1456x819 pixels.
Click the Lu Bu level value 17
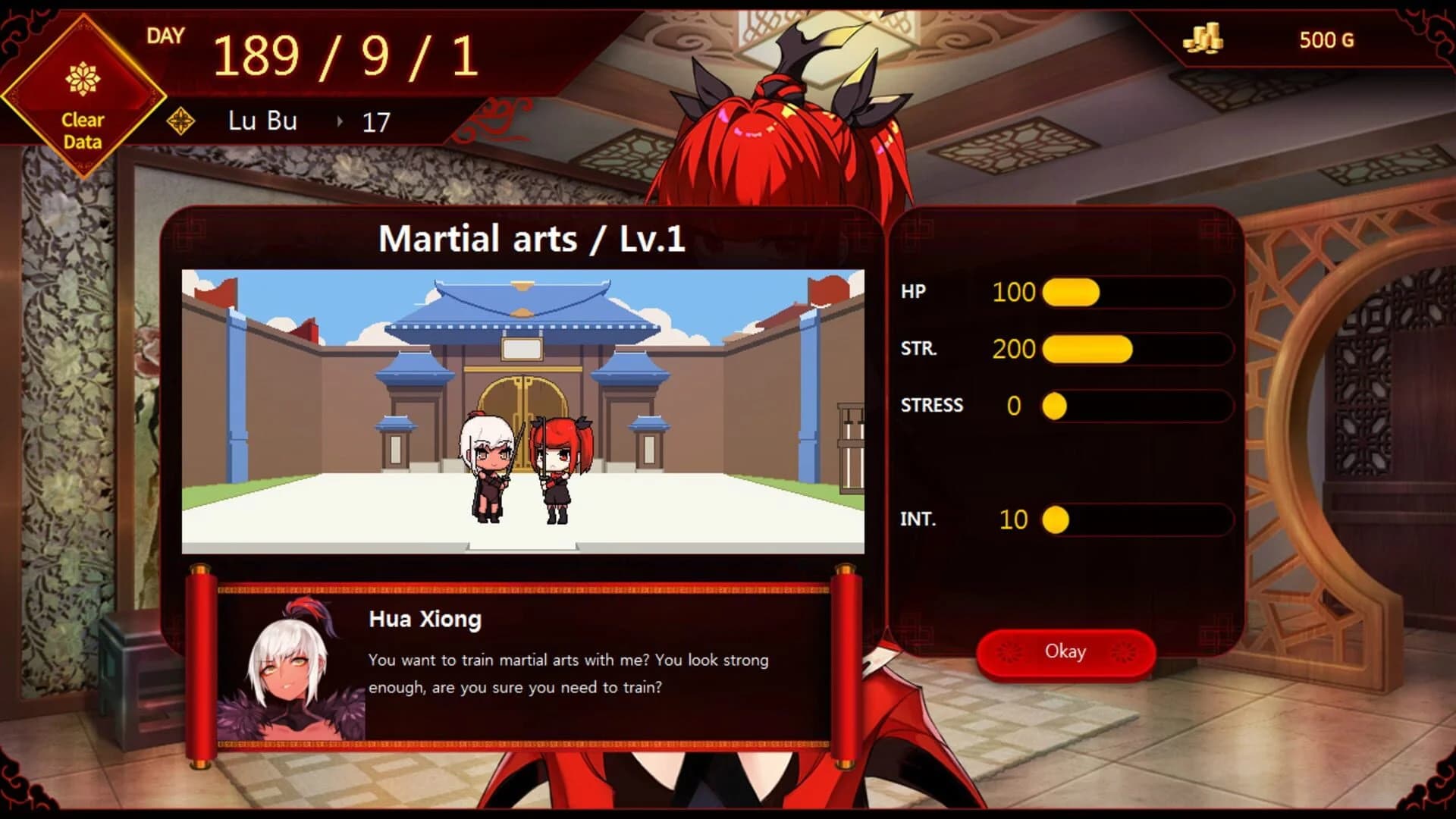coord(376,120)
